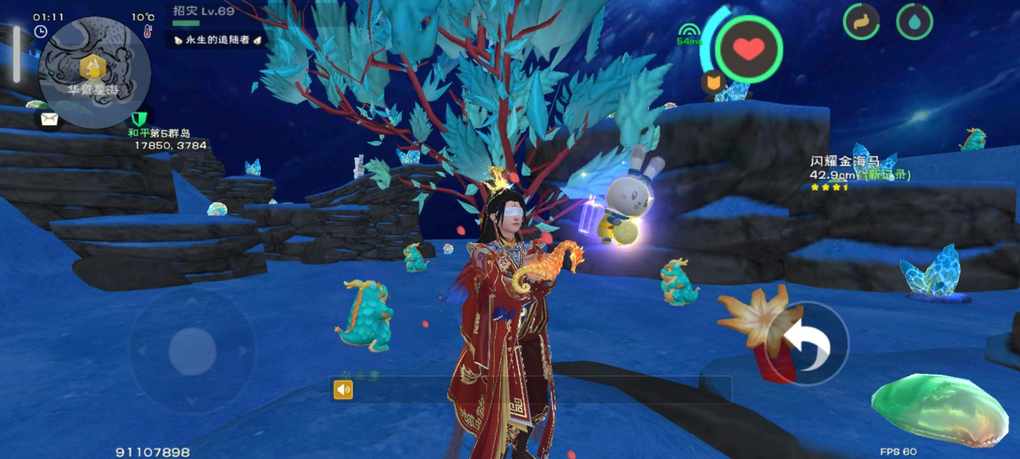Viewport: 1020px width, 459px height.
Task: Click the yellow speaker chat icon
Action: tap(343, 389)
